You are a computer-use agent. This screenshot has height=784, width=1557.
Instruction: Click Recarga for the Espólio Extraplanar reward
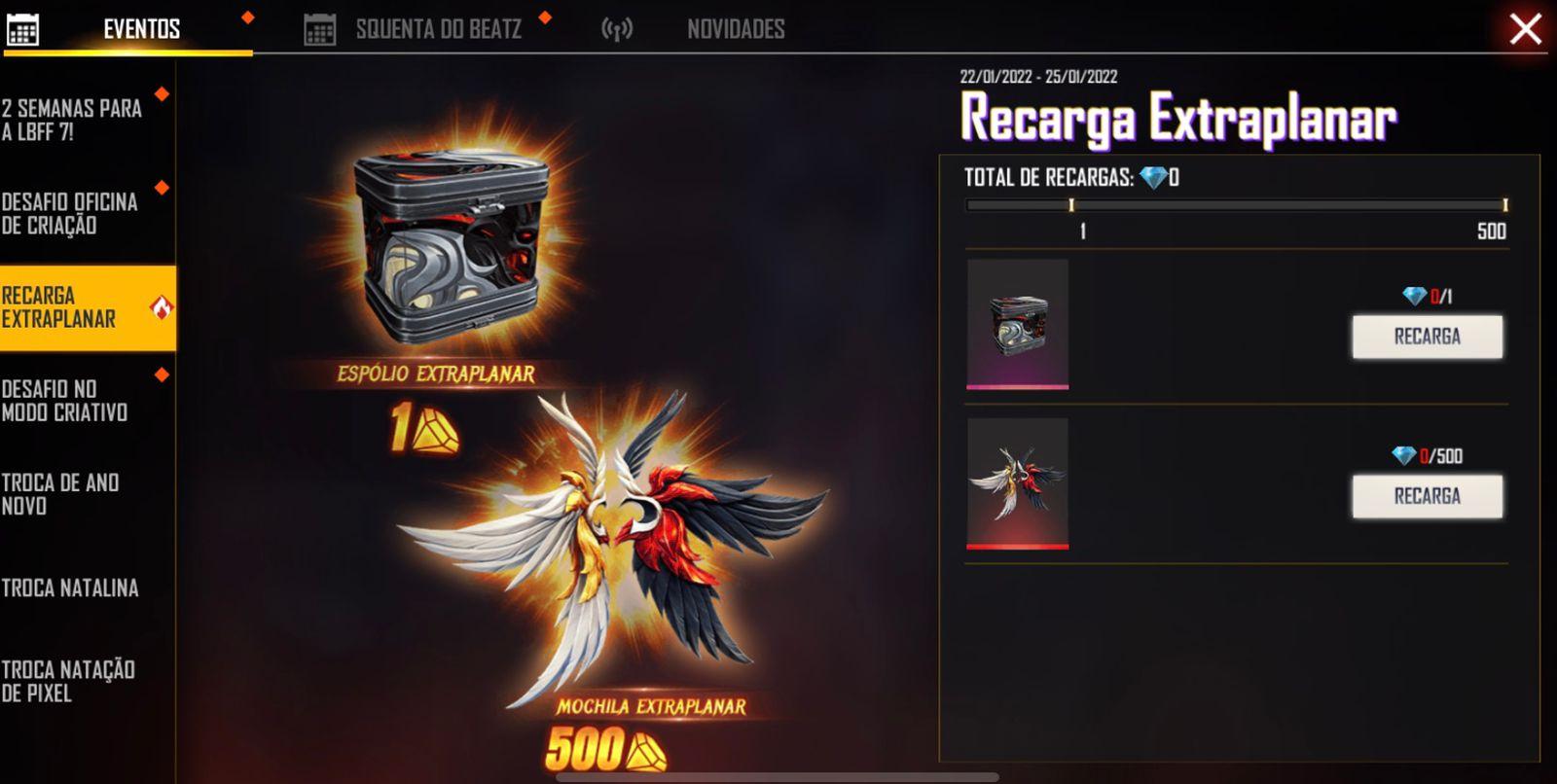pos(1427,338)
